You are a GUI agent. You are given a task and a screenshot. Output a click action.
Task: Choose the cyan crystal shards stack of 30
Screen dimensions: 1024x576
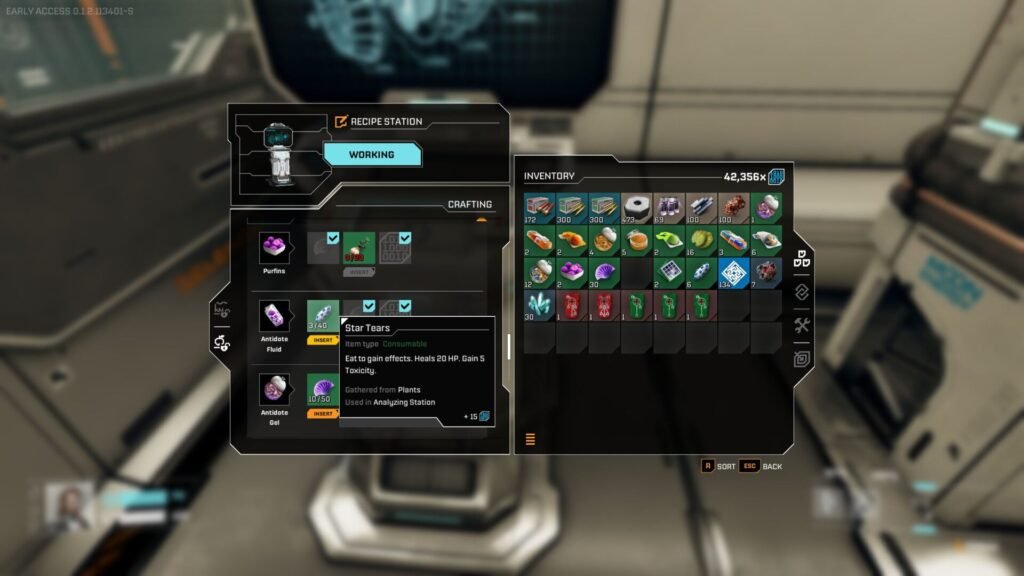tap(540, 304)
